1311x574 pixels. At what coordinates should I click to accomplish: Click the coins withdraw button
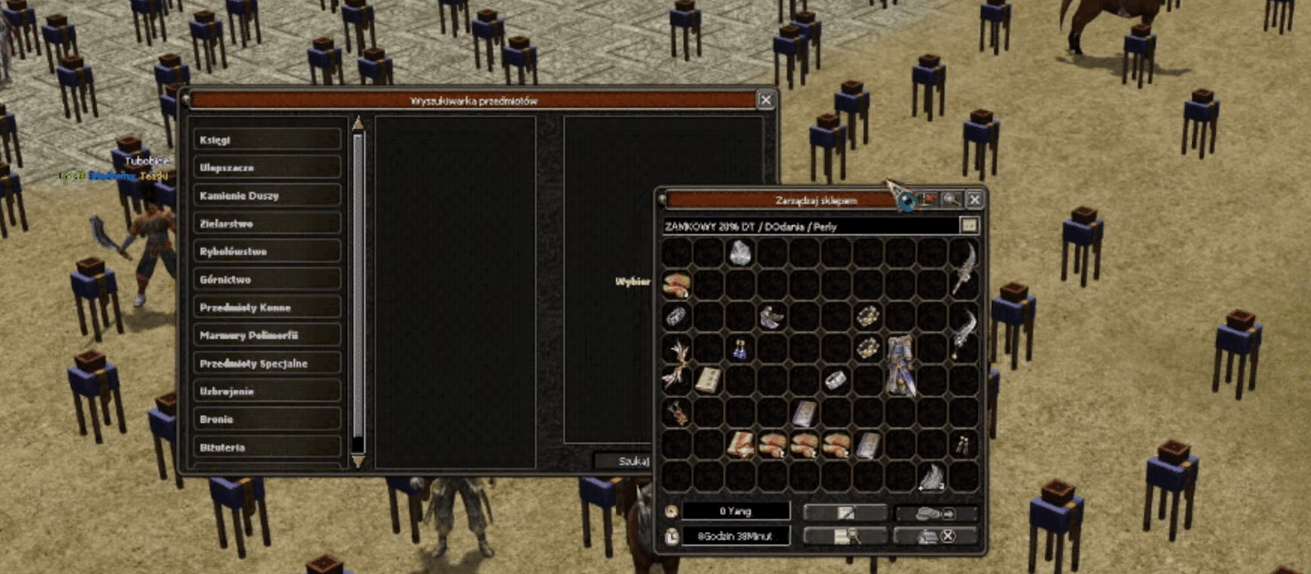[x=936, y=513]
